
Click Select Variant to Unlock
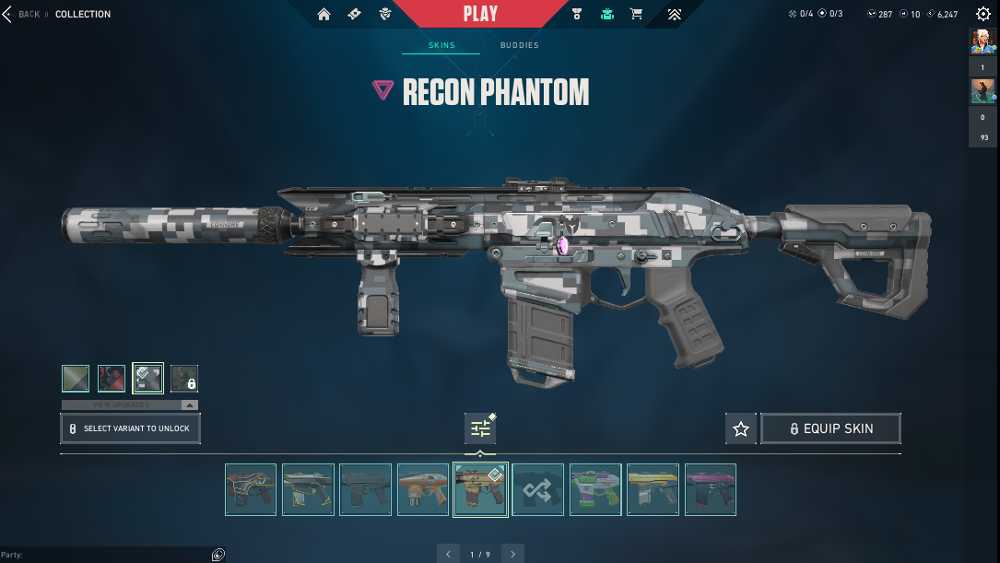(x=130, y=428)
